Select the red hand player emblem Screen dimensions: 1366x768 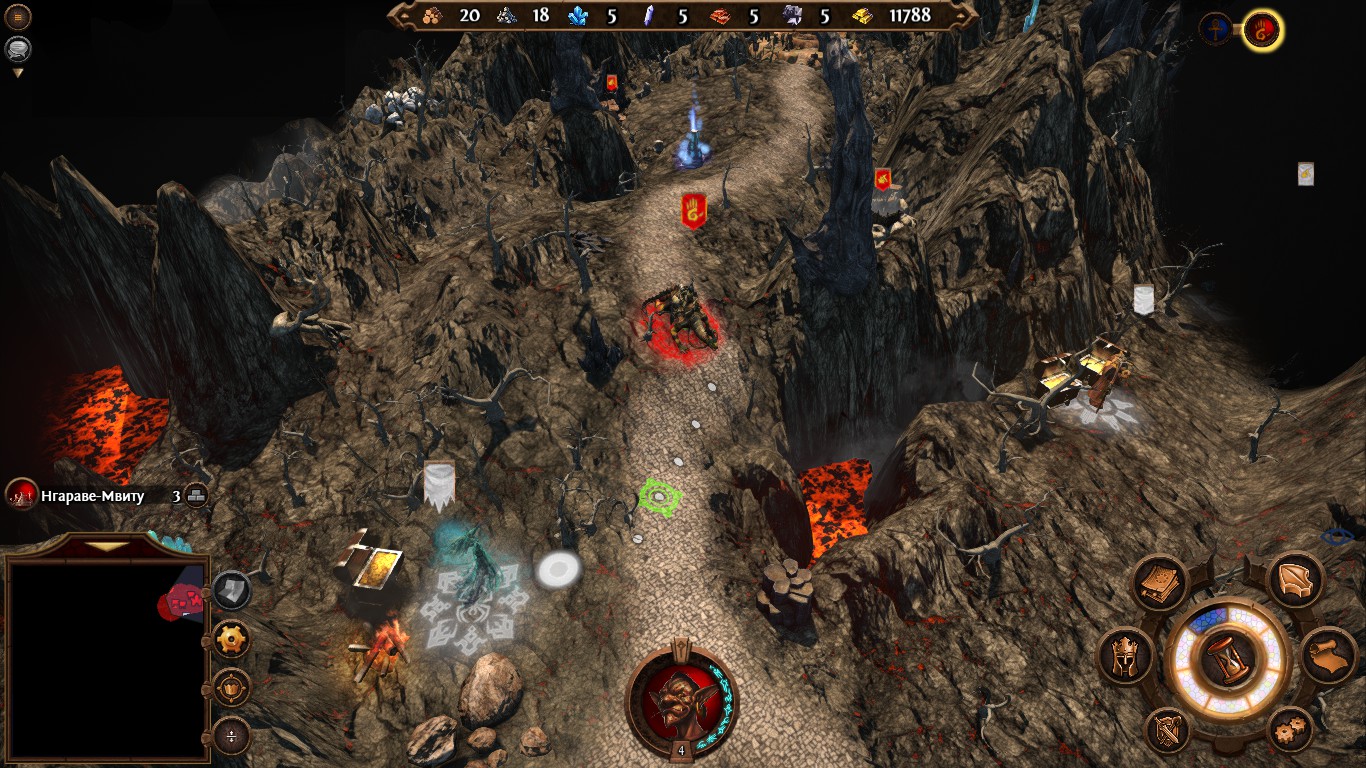click(x=1262, y=30)
